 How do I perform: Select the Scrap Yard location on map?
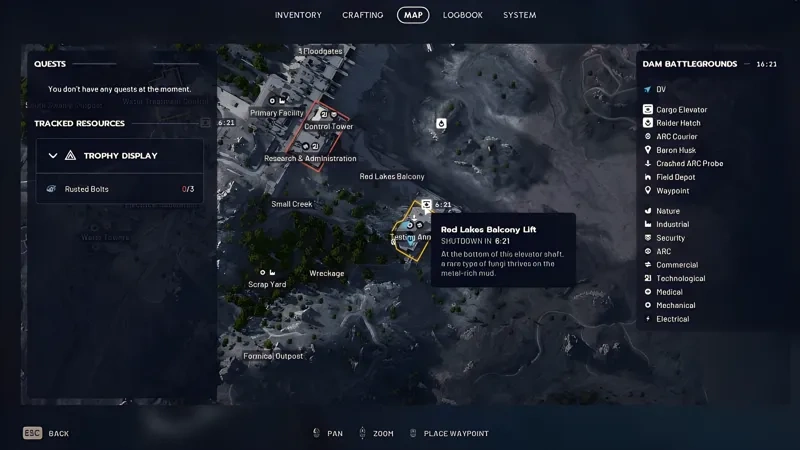pos(267,284)
